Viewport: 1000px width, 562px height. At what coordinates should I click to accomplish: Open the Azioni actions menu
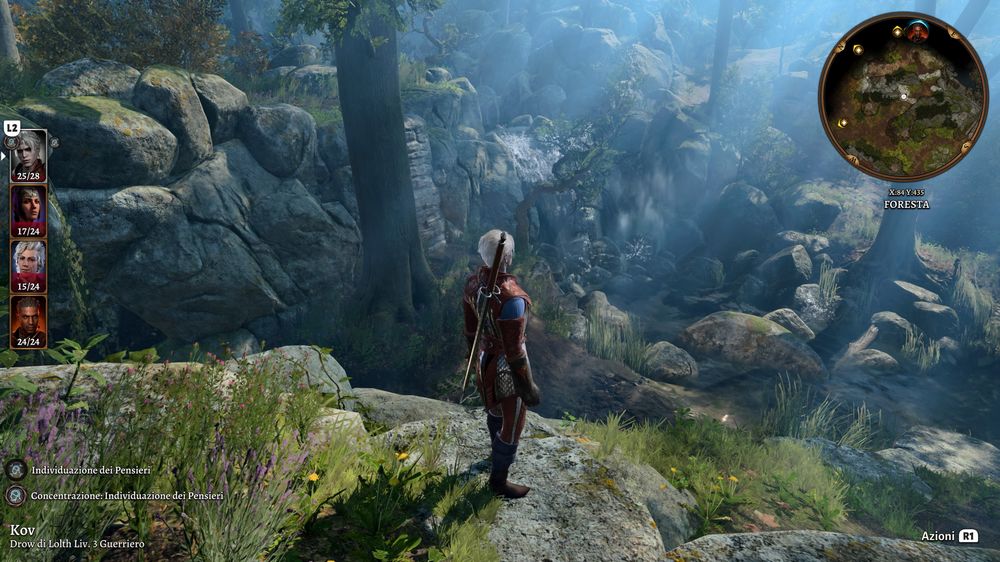point(949,536)
